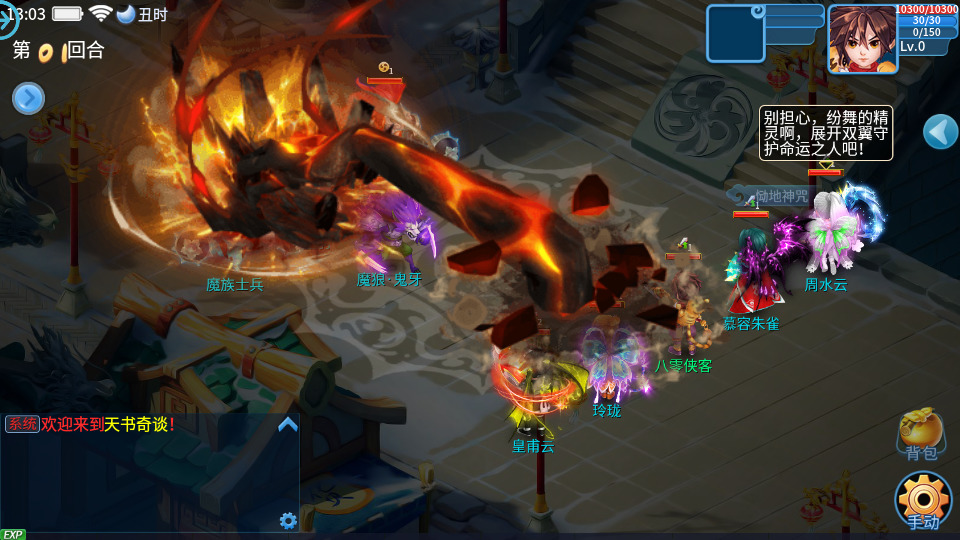Open the right side collapse arrow
960x540 pixels.
click(x=939, y=131)
